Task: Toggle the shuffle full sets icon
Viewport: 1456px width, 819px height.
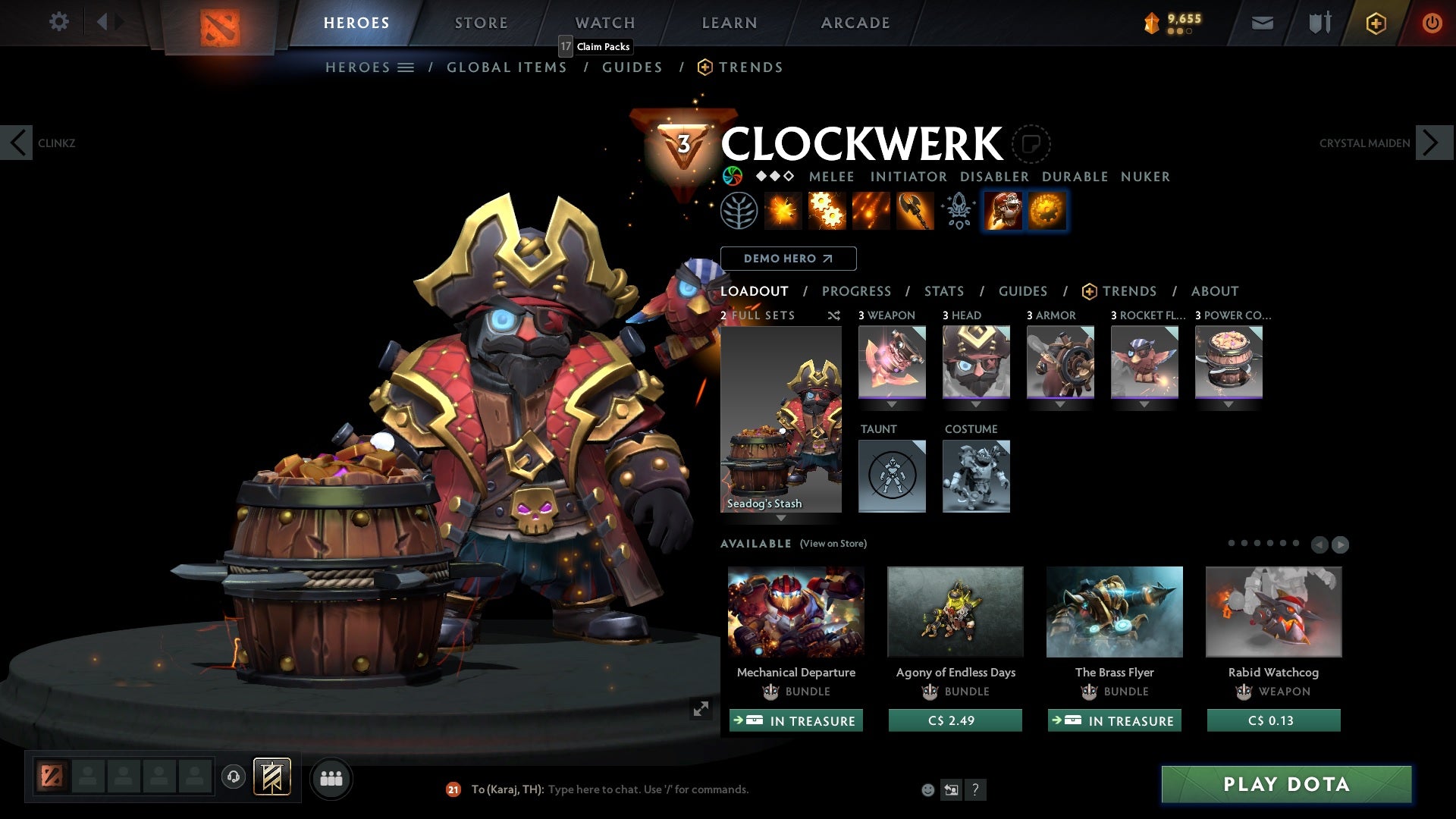Action: pos(833,315)
